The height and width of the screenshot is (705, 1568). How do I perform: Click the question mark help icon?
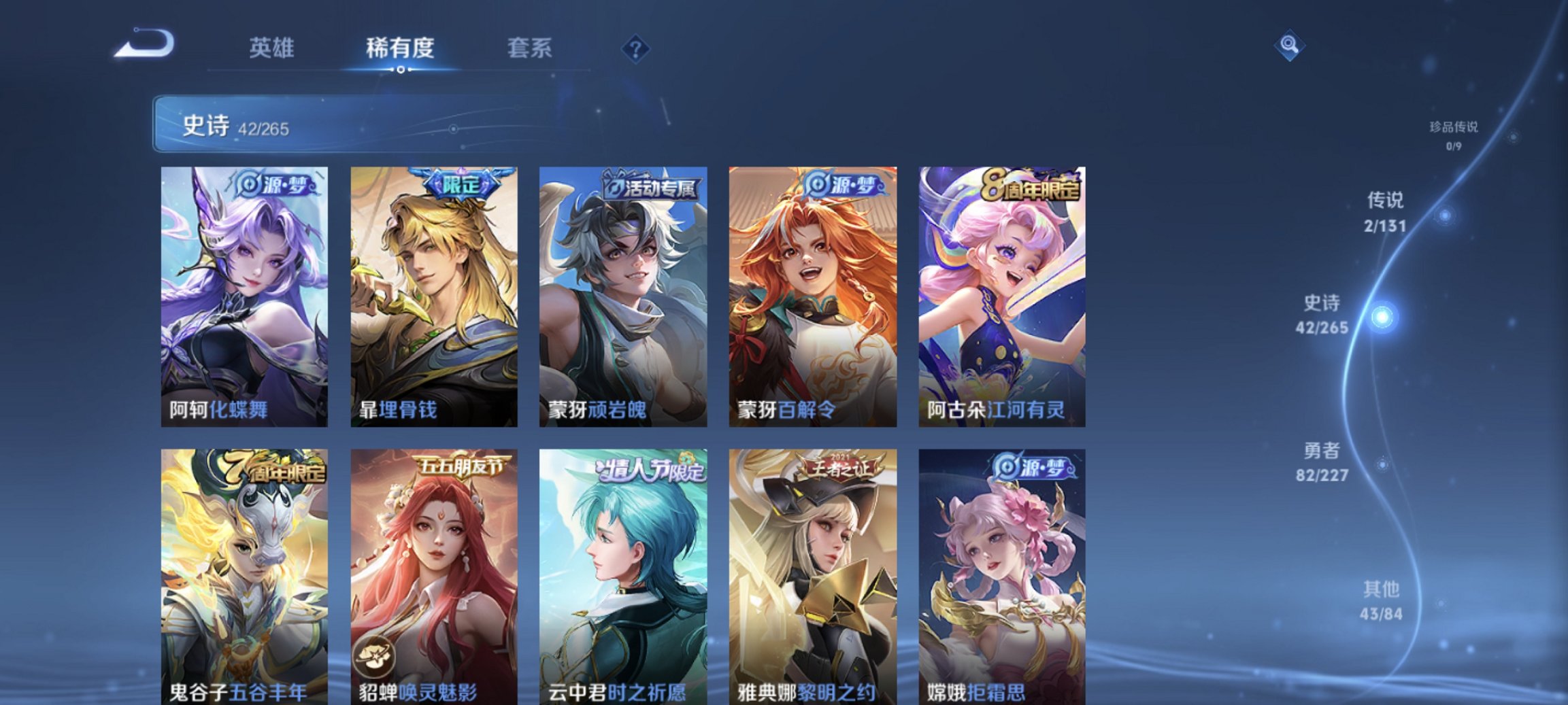pos(635,50)
